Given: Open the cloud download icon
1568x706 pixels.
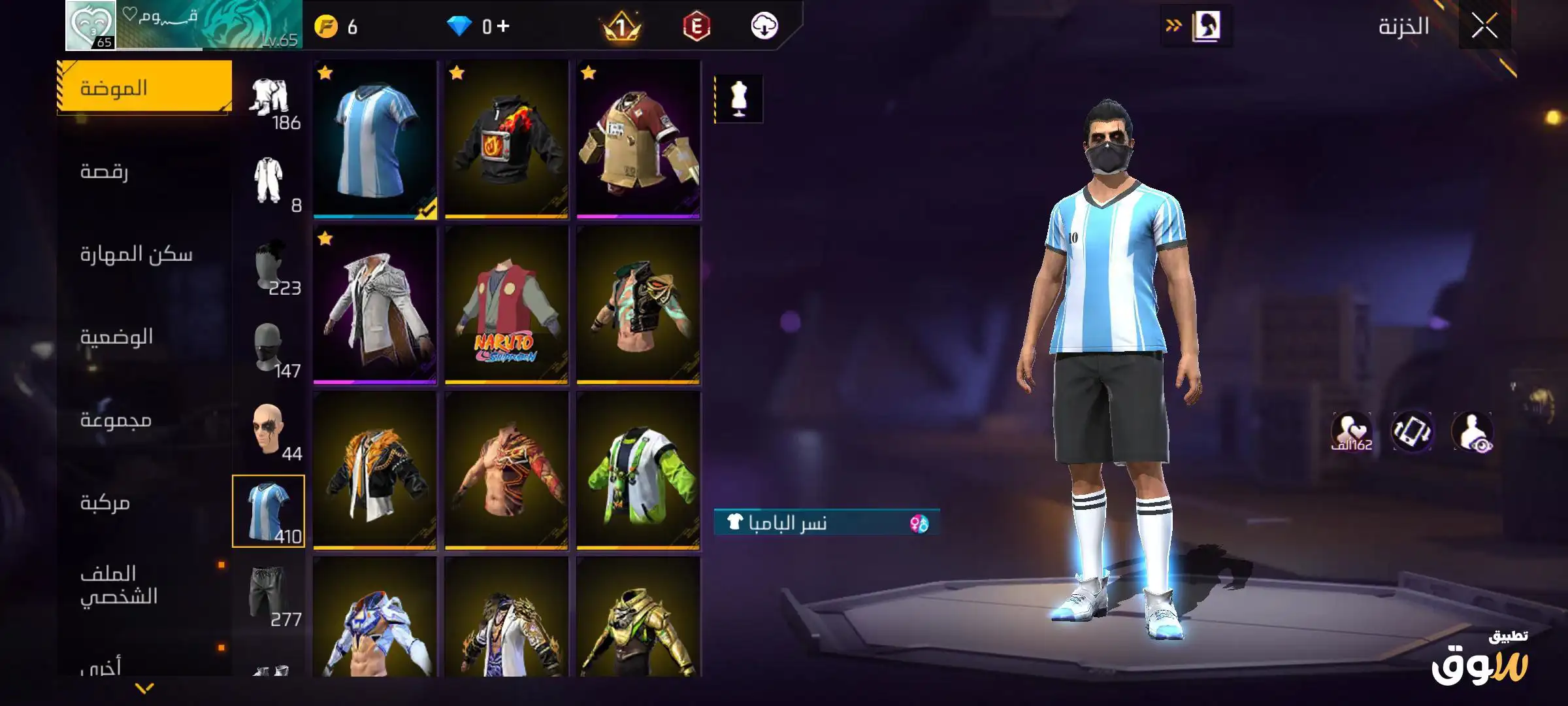Looking at the screenshot, I should [764, 26].
